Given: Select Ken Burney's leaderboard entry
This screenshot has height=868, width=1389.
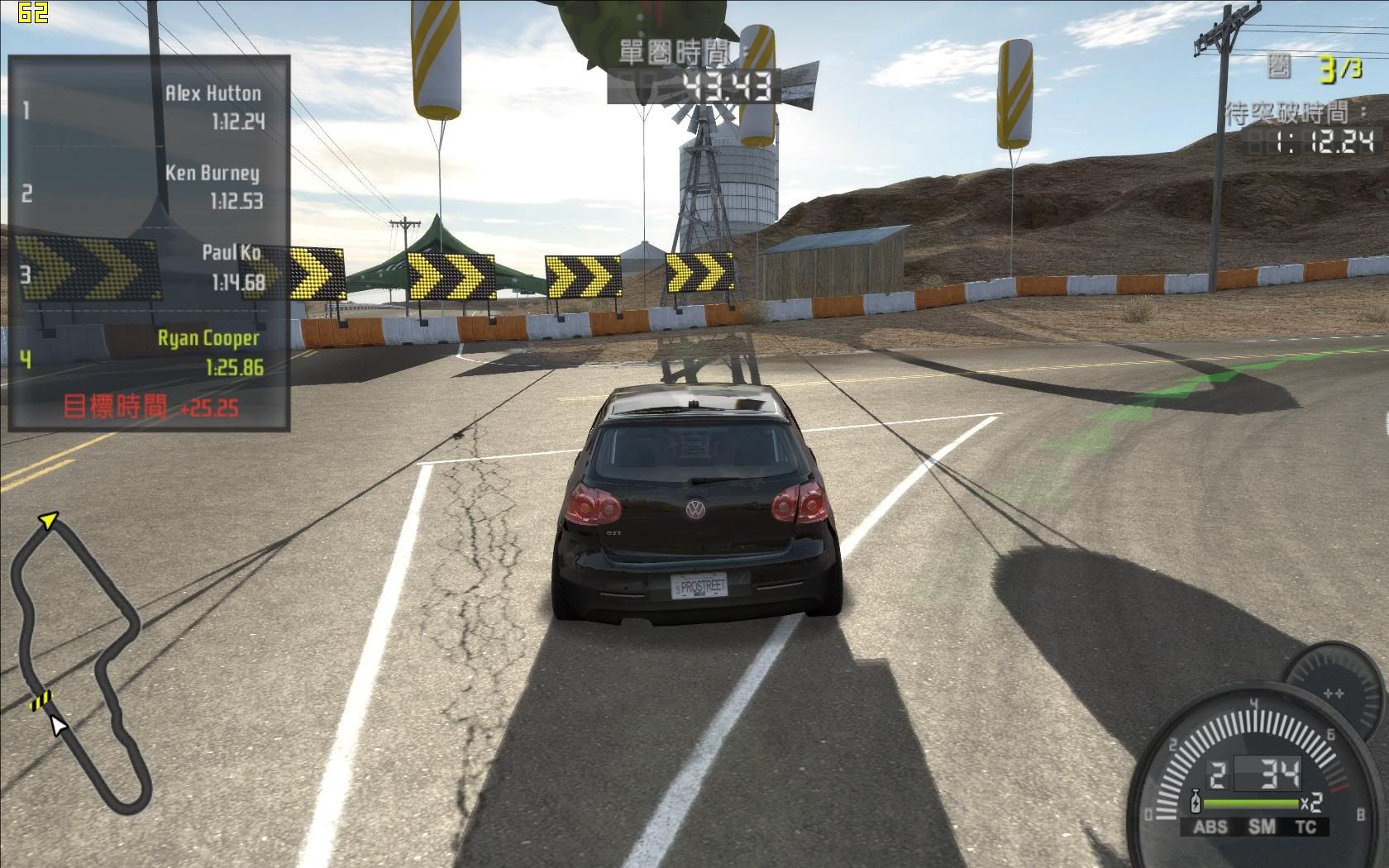Looking at the screenshot, I should pyautogui.click(x=149, y=188).
